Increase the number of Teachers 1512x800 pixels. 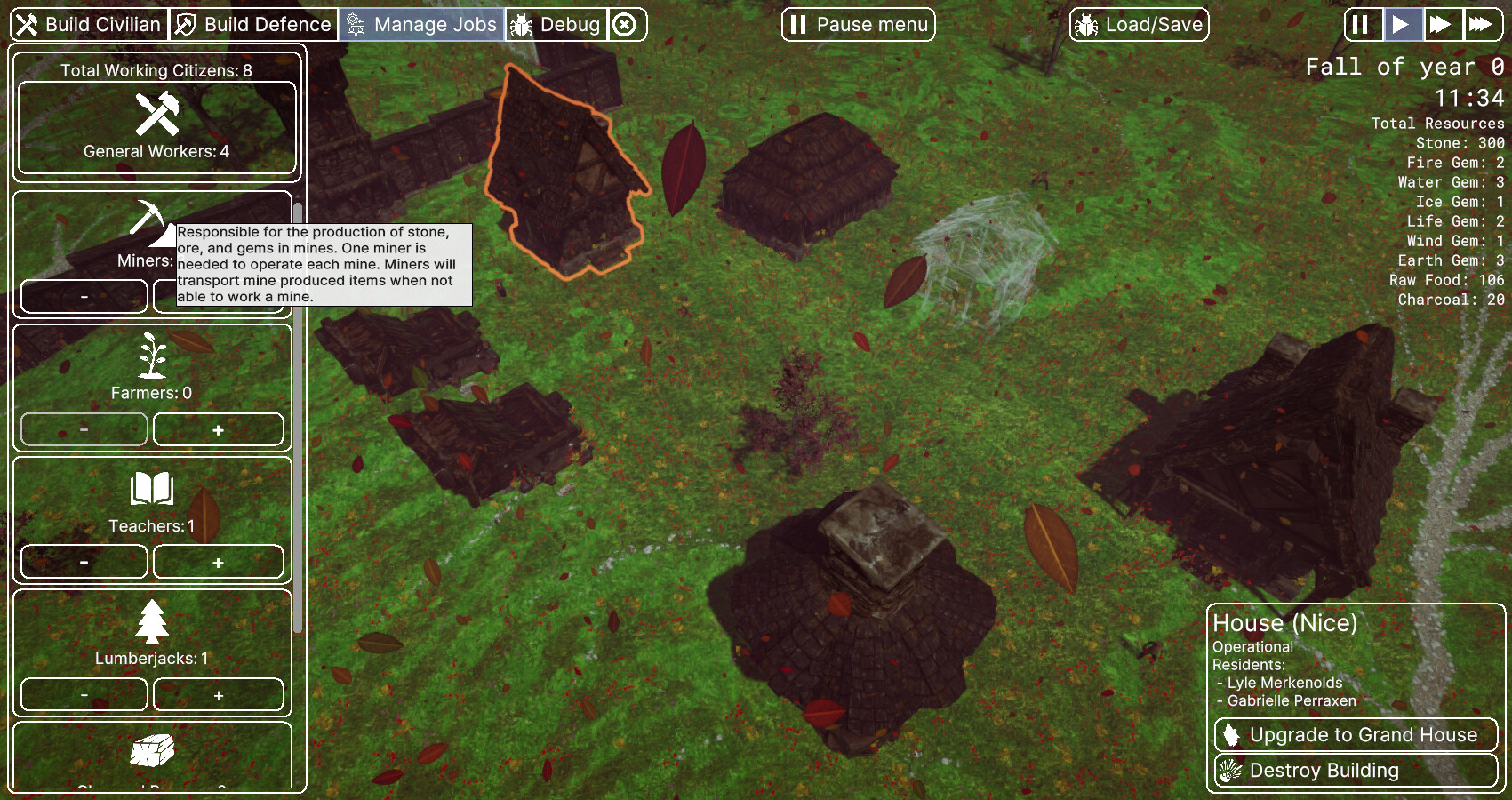click(219, 563)
